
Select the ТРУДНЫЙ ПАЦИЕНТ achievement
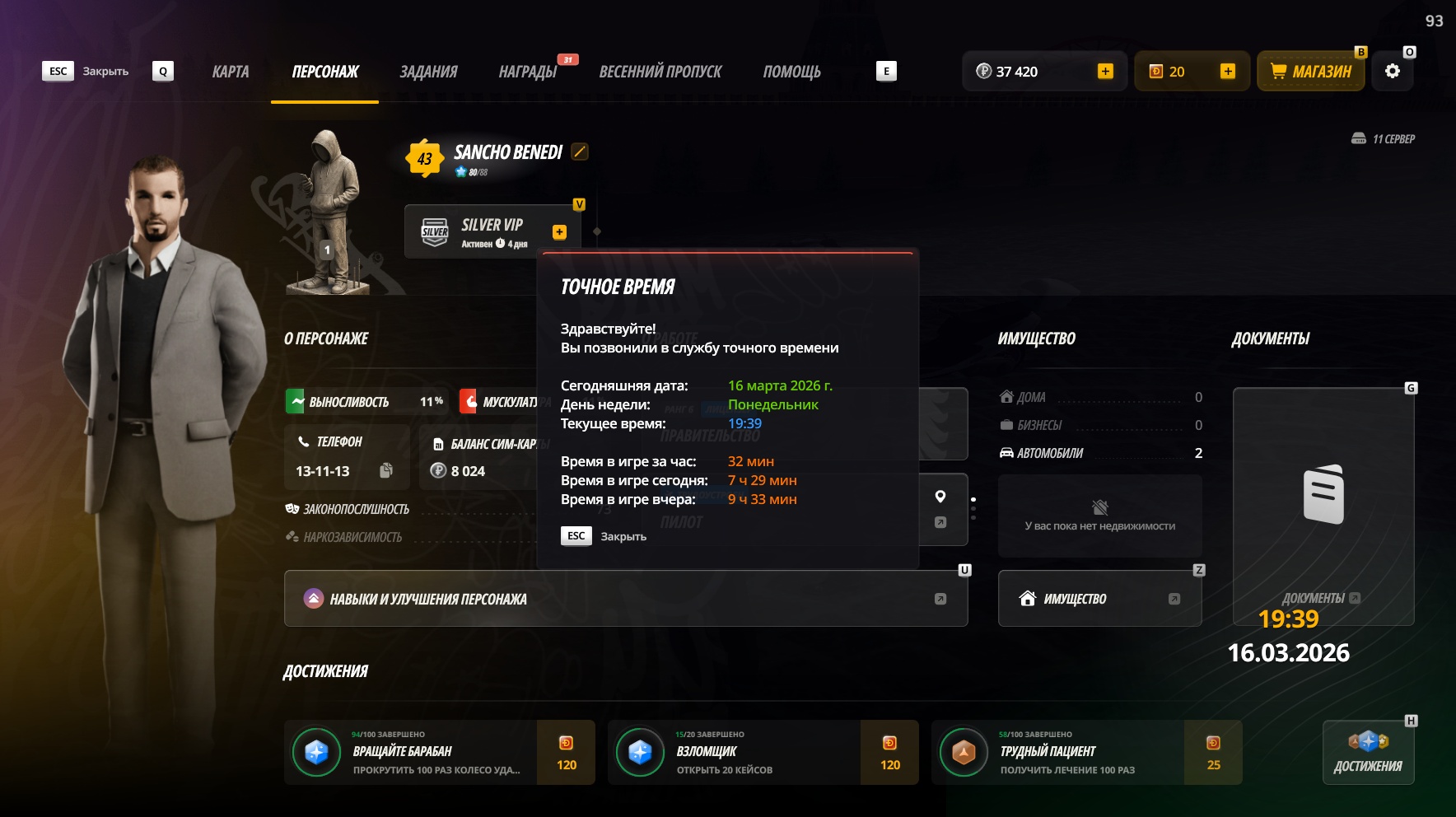pyautogui.click(x=1086, y=752)
